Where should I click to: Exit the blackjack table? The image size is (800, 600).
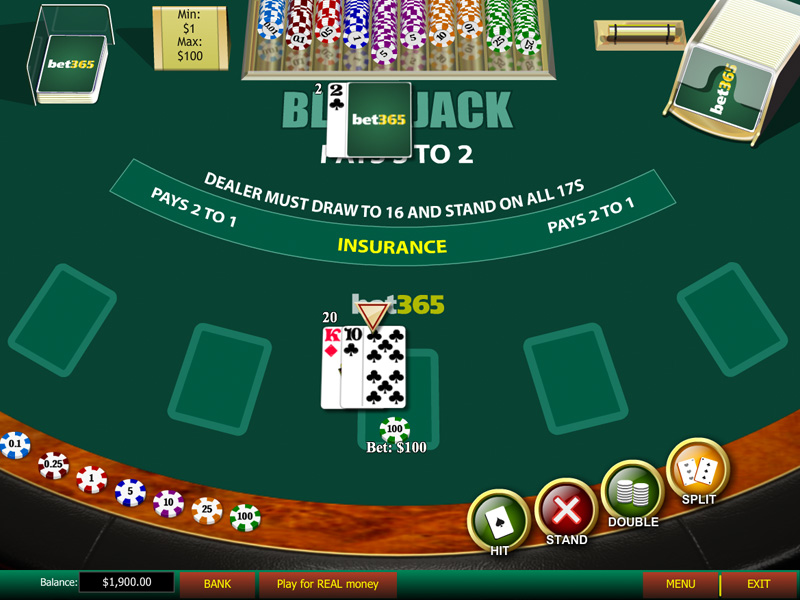click(758, 583)
